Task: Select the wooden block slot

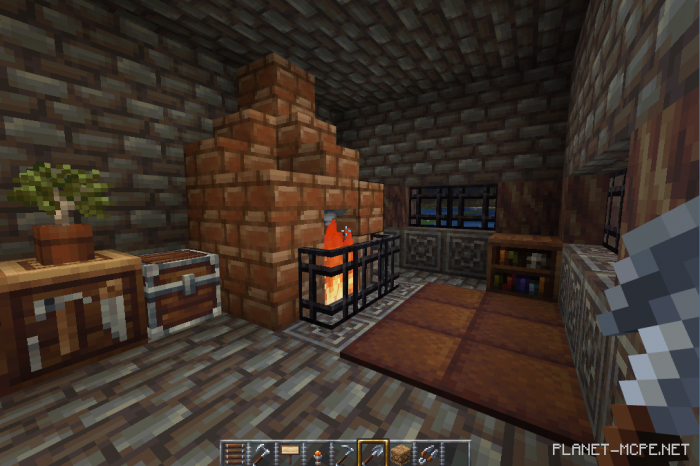Action: (401, 453)
